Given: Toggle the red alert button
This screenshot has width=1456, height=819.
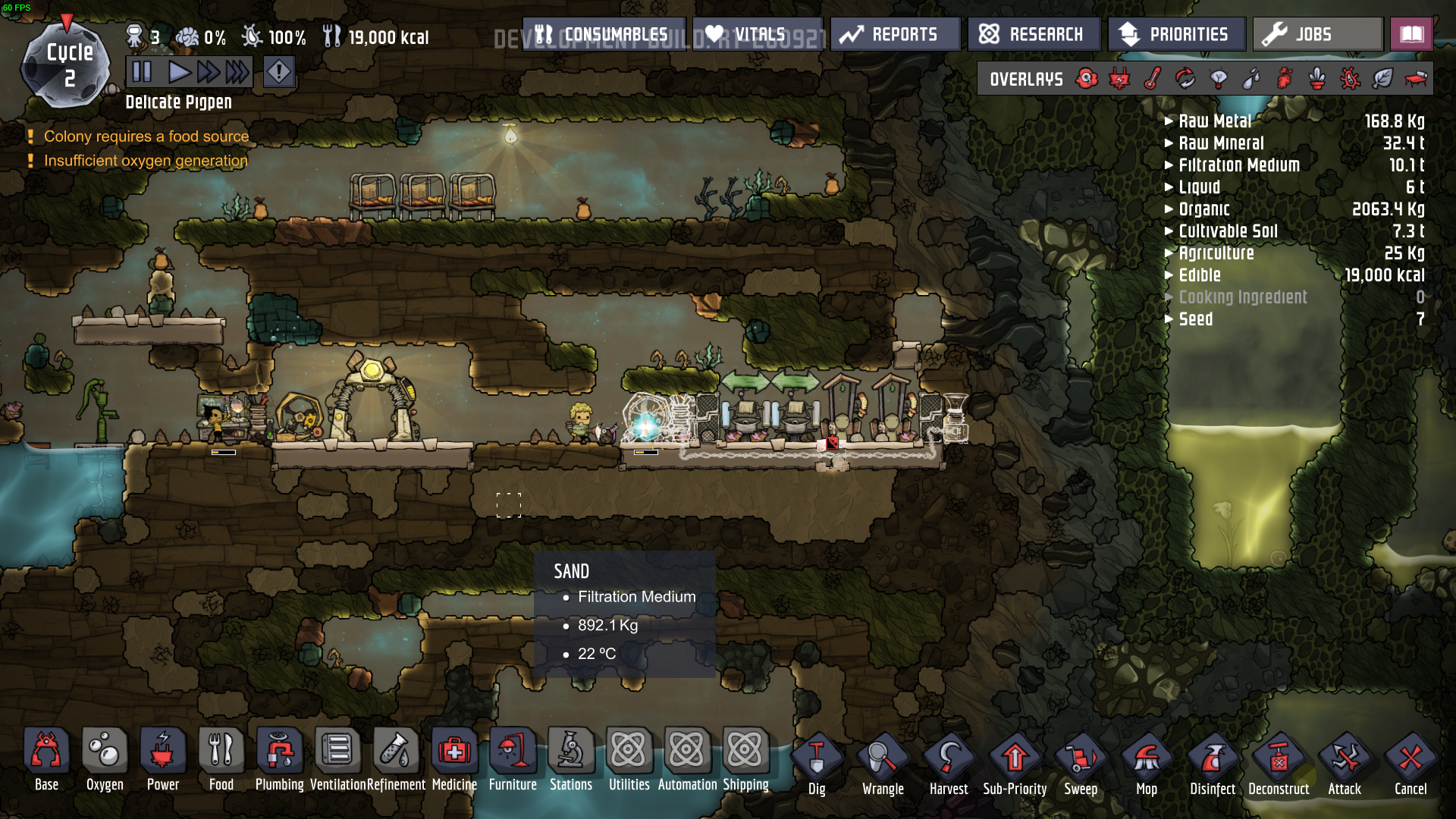Looking at the screenshot, I should pos(279,72).
